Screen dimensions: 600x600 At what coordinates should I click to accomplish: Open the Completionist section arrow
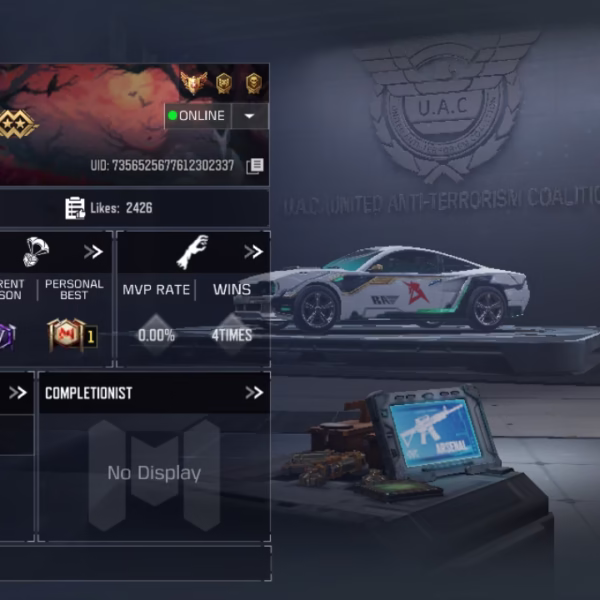[x=253, y=393]
